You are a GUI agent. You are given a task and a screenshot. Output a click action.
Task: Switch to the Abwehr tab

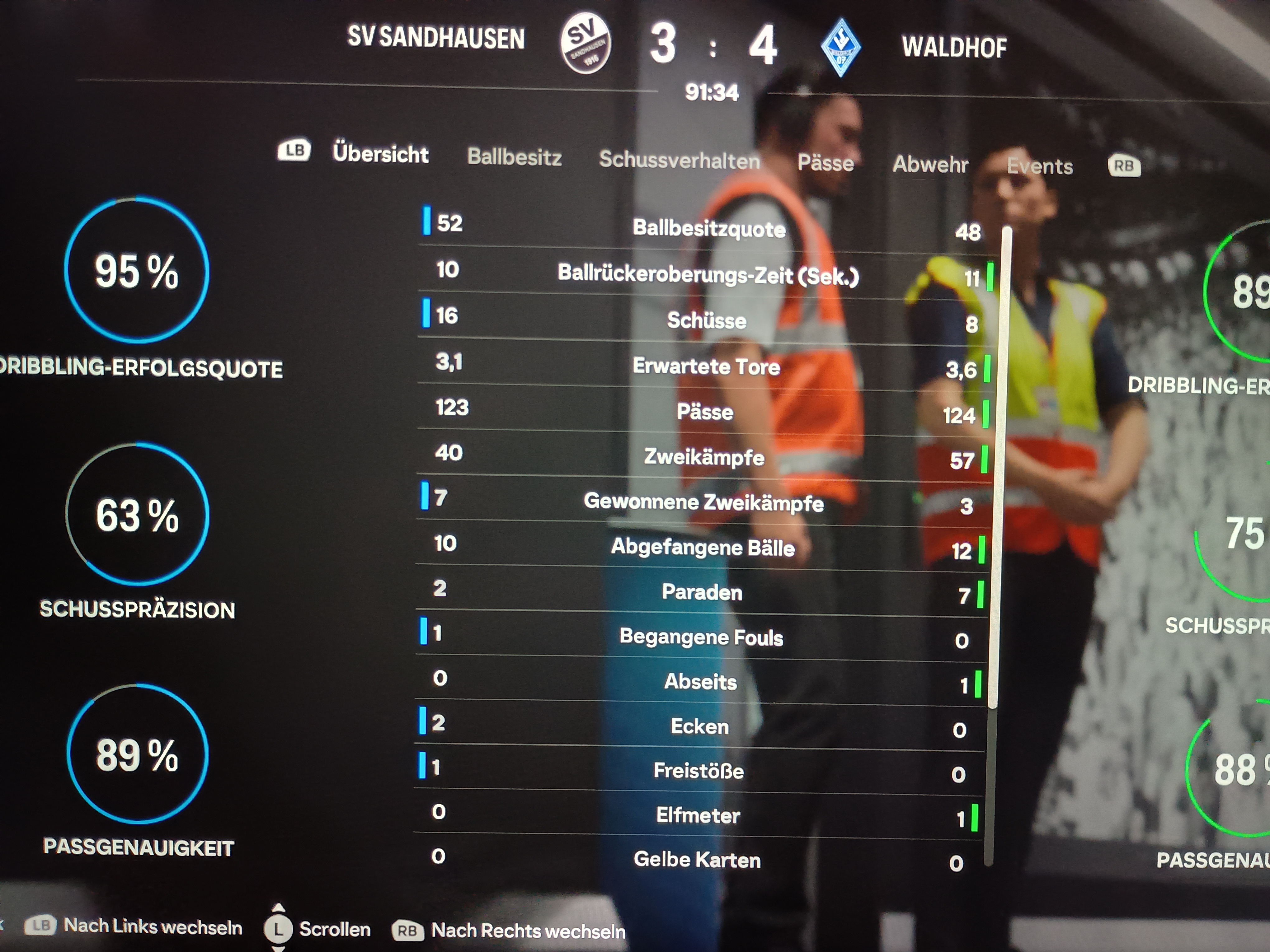pyautogui.click(x=930, y=165)
